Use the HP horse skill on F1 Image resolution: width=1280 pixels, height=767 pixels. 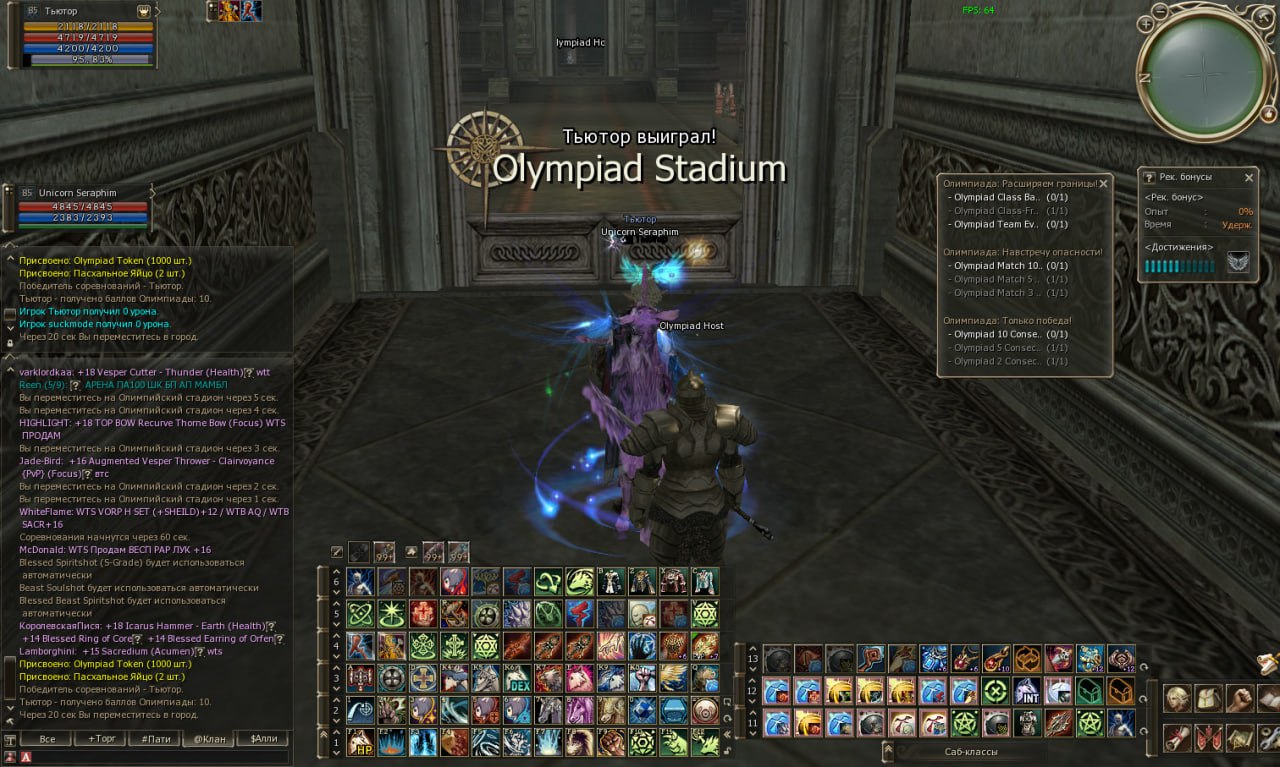click(x=360, y=742)
